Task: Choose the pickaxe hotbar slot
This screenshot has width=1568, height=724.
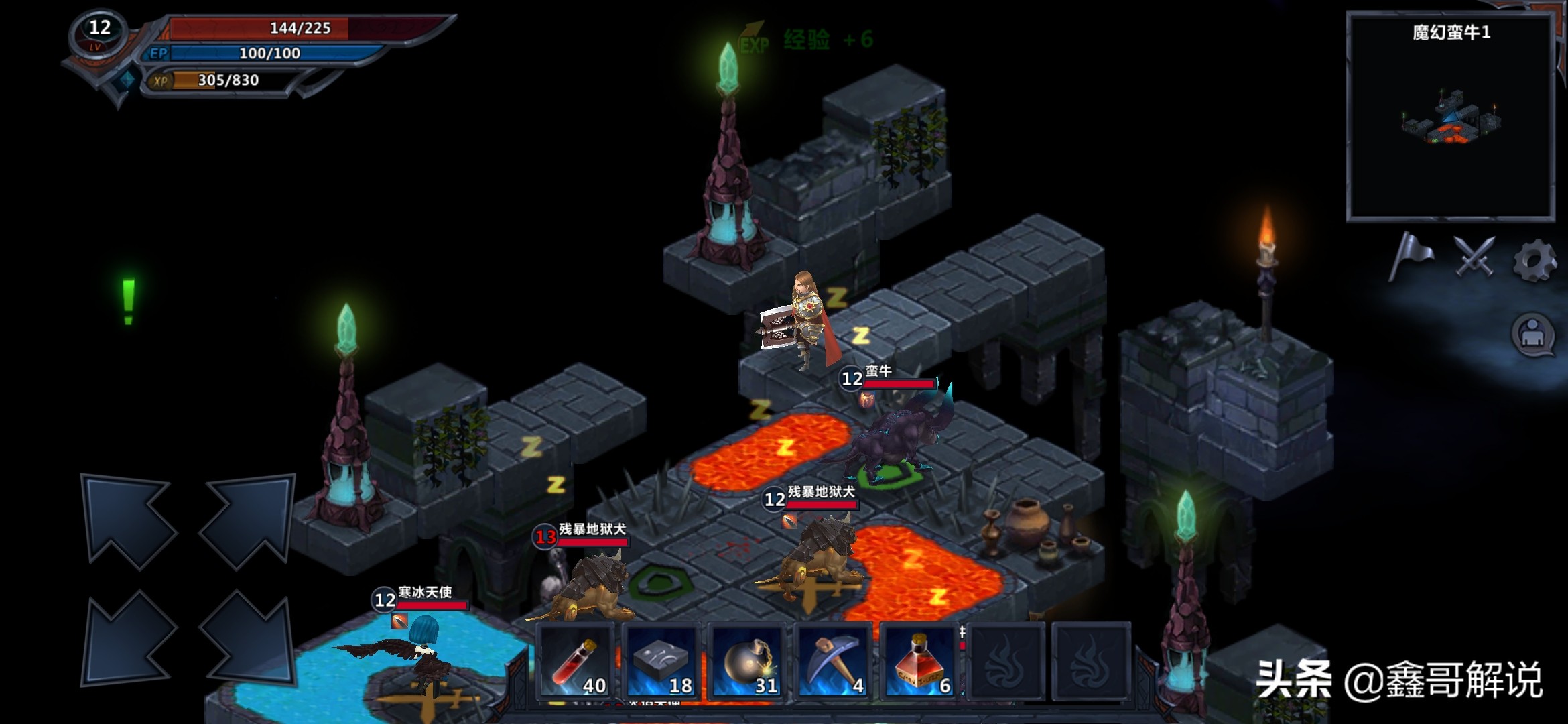Action: (833, 662)
